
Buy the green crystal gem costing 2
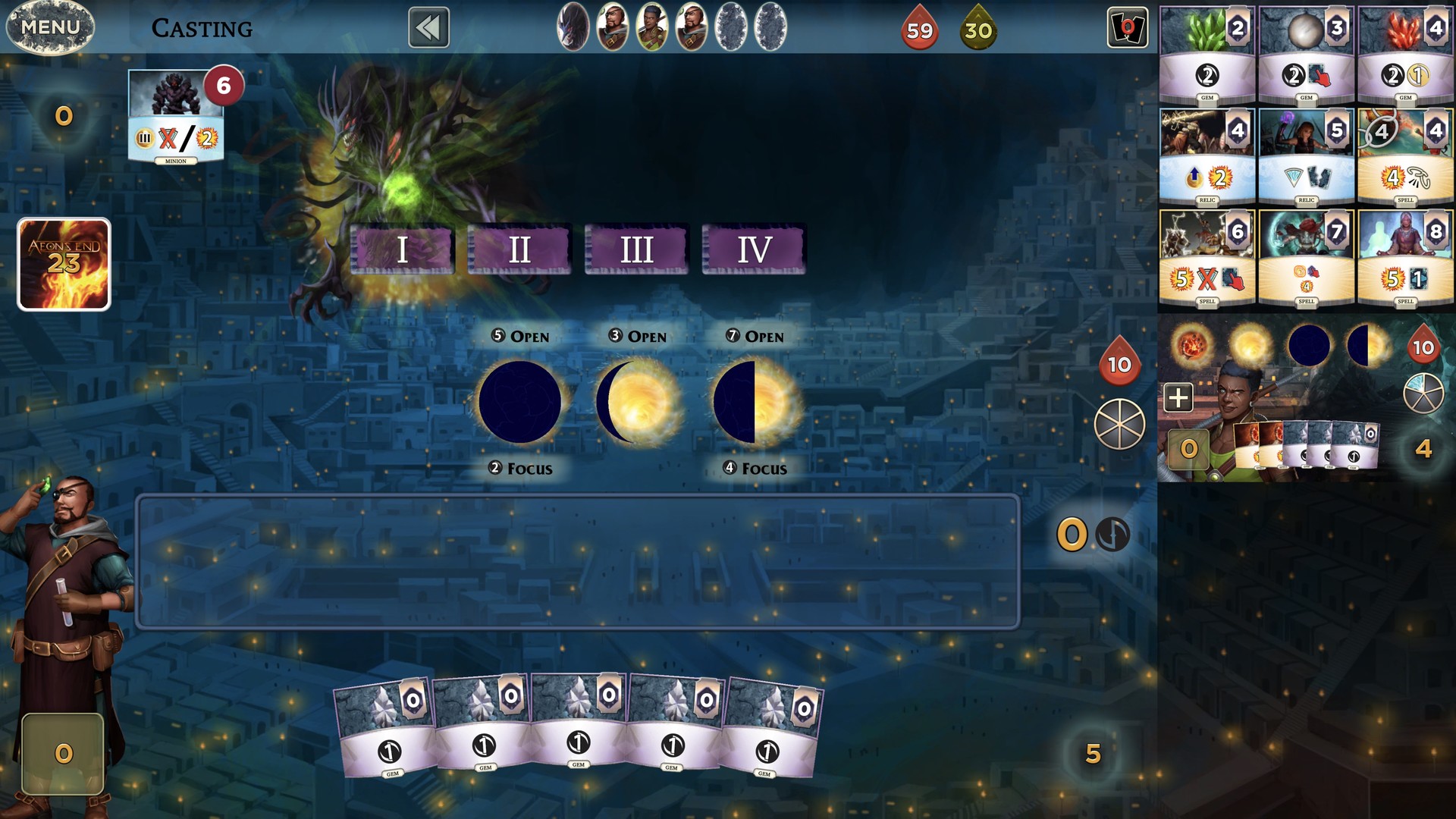click(x=1207, y=53)
